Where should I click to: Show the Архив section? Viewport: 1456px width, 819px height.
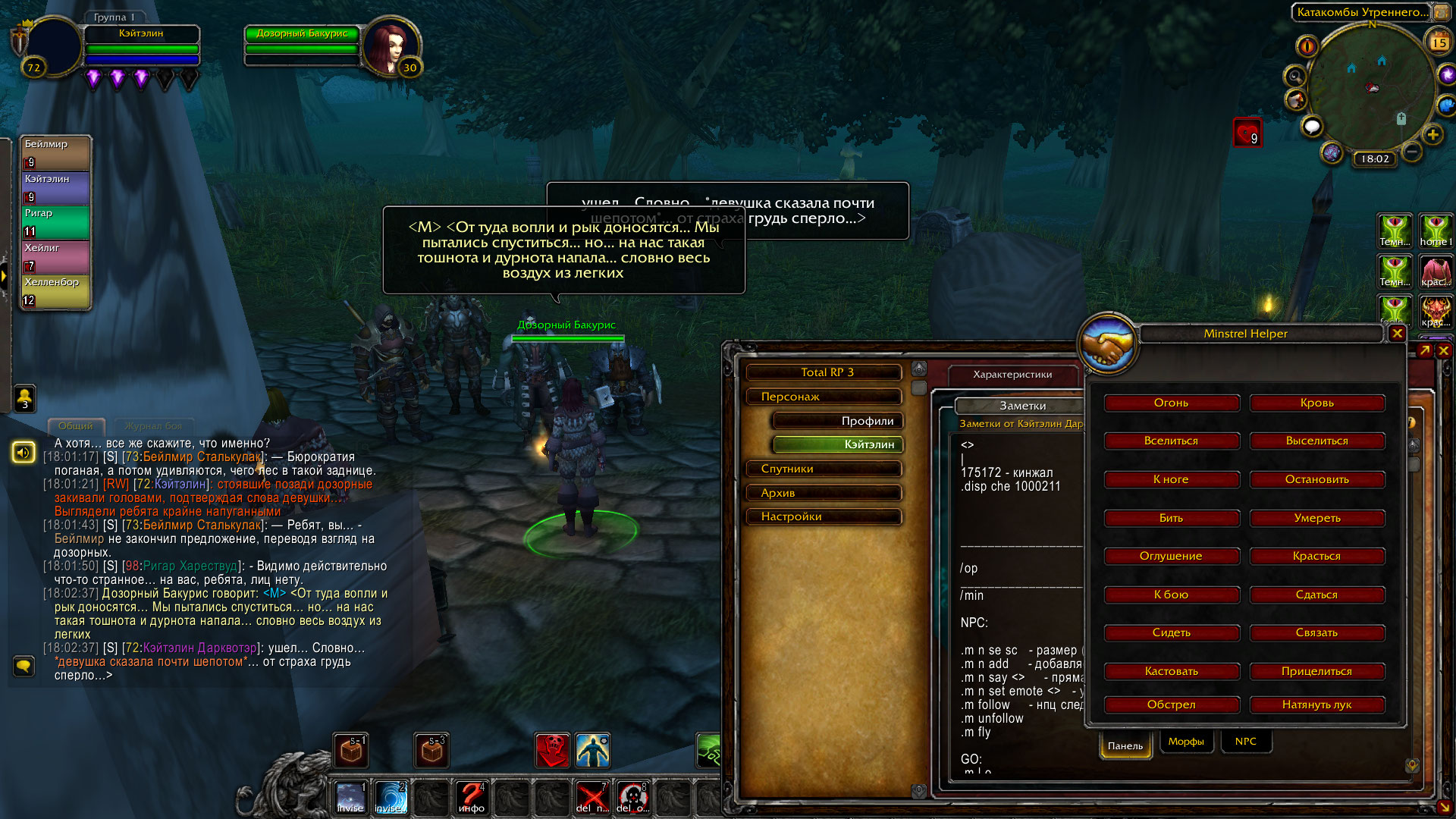824,493
